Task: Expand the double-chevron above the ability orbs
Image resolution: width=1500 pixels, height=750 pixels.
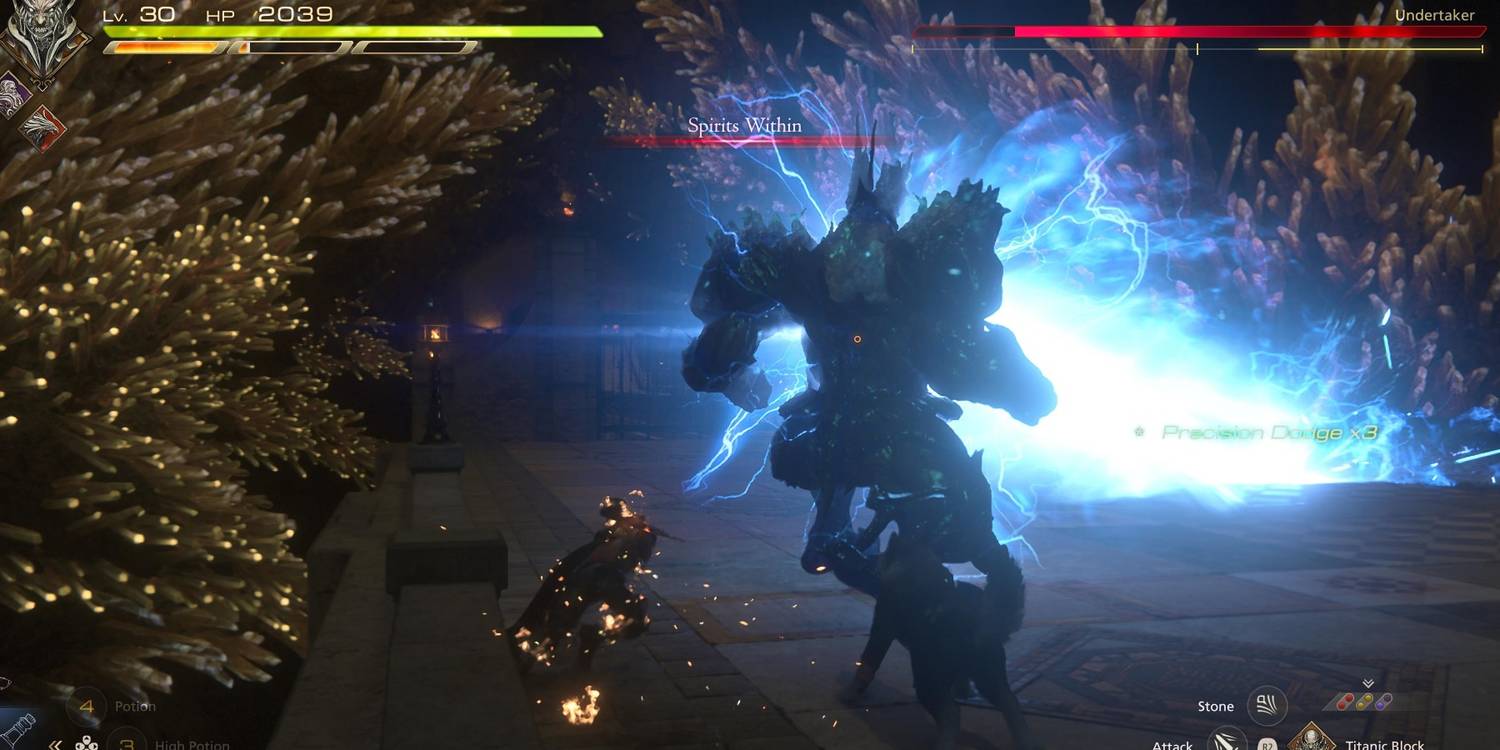Action: coord(1367,682)
